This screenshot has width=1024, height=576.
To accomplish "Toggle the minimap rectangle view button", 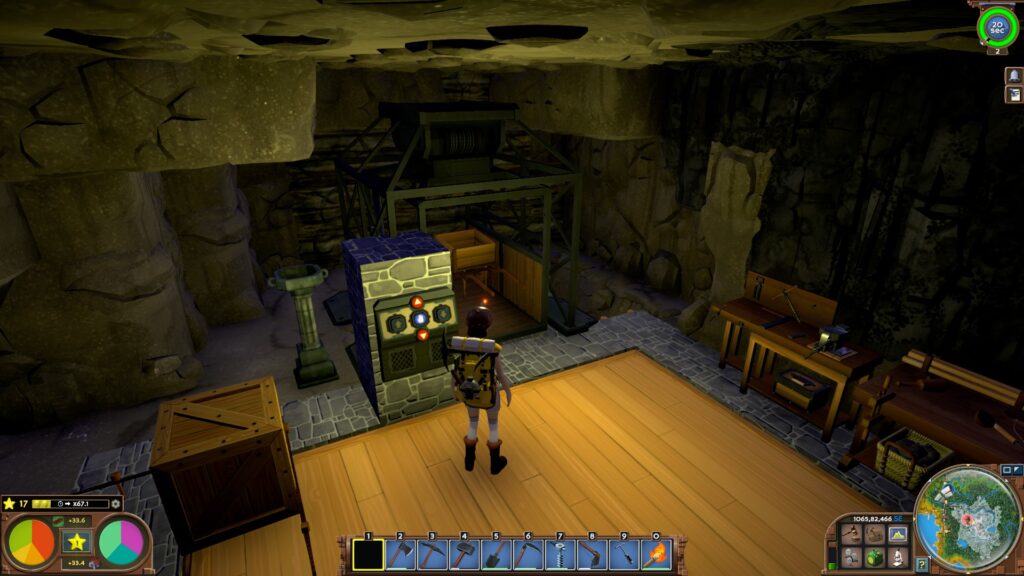I will click(1006, 470).
